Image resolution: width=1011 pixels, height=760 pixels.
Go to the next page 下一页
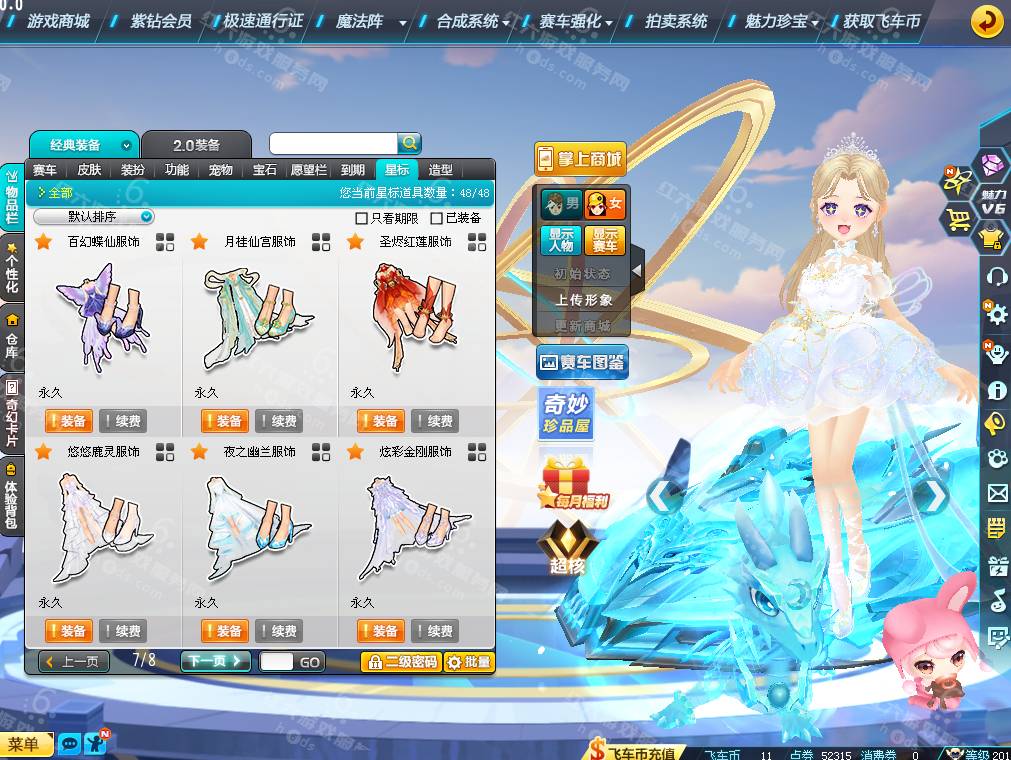[x=215, y=661]
